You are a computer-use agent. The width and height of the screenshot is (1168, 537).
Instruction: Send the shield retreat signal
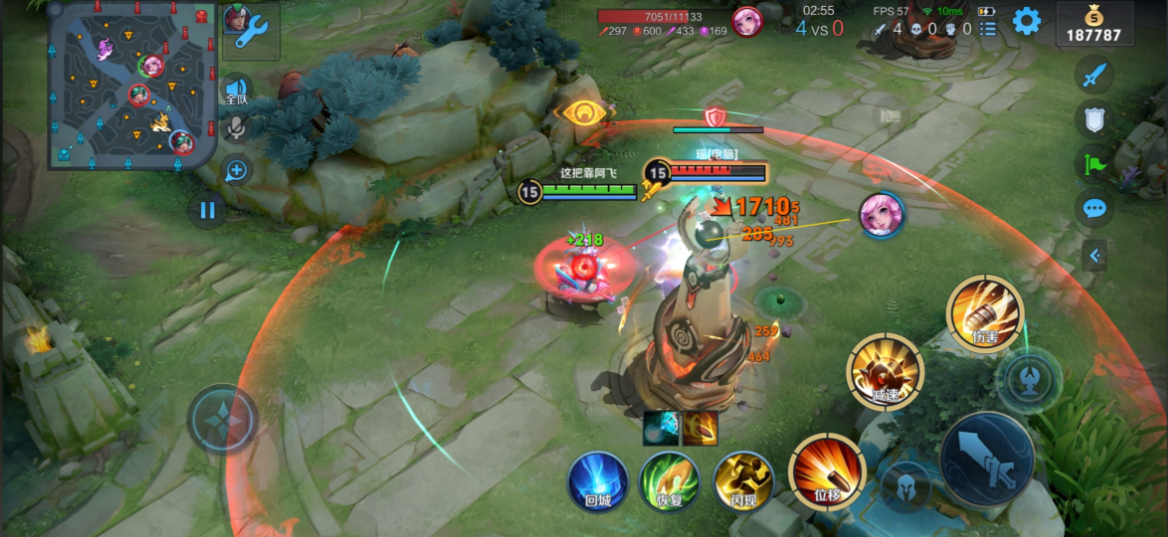pyautogui.click(x=1095, y=119)
